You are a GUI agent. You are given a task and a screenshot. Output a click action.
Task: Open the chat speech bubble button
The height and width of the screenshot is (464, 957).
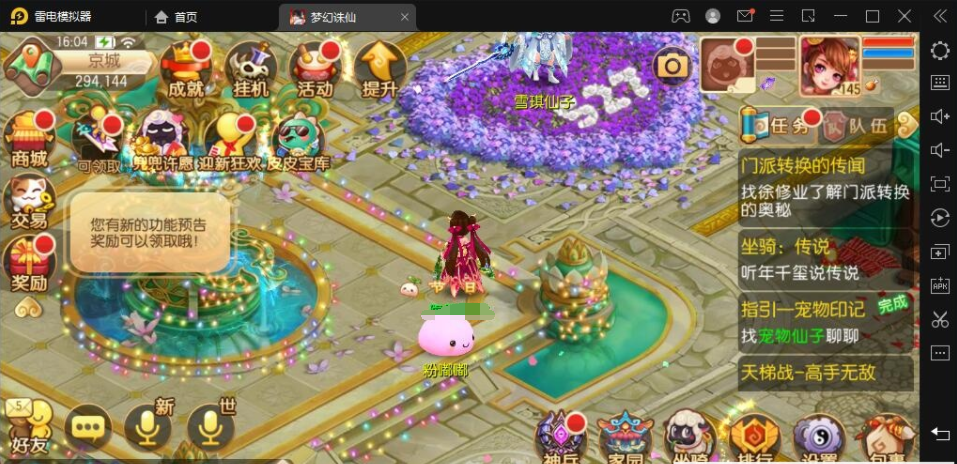(88, 430)
